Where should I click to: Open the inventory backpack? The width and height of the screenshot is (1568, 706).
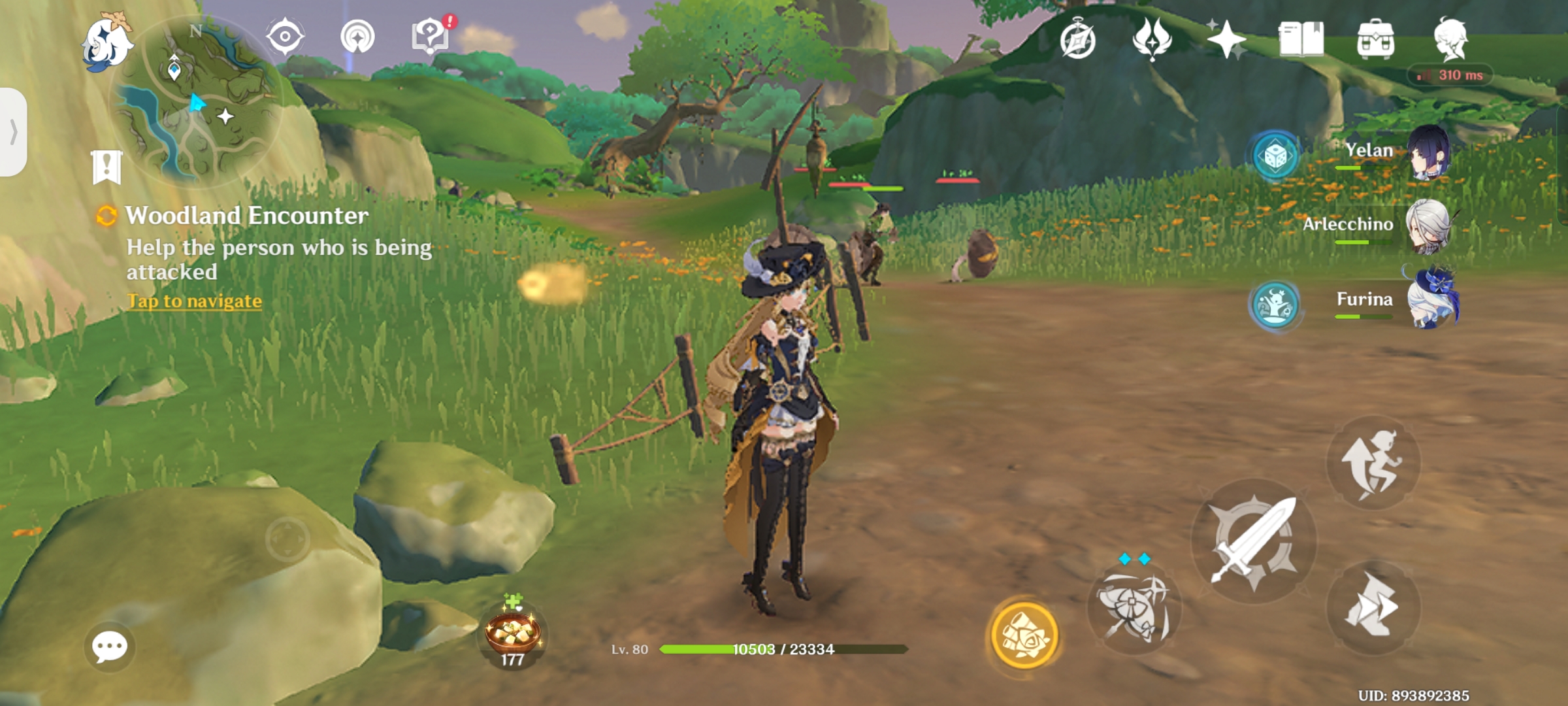[1376, 41]
